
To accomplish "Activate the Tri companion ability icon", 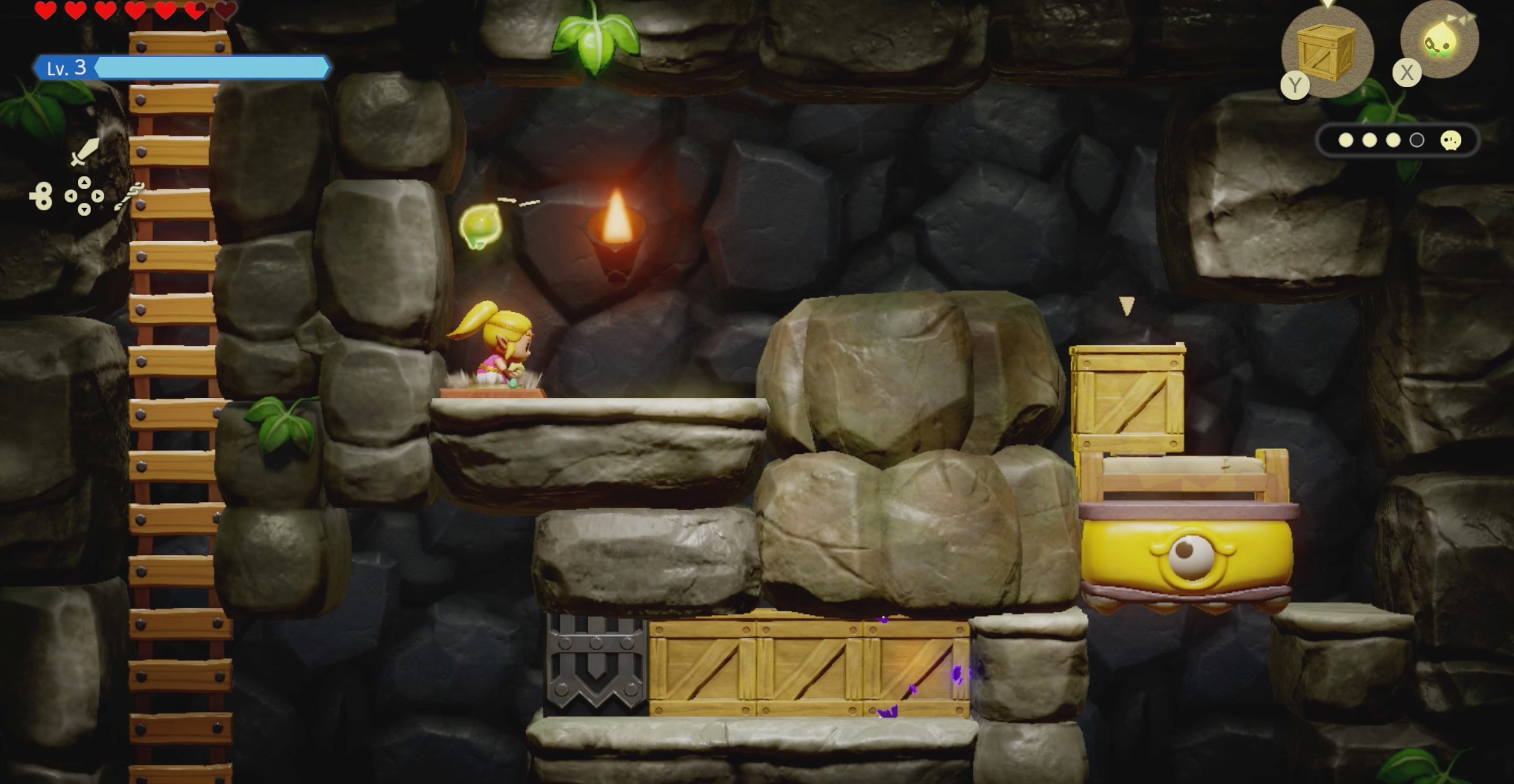I will pyautogui.click(x=1439, y=40).
